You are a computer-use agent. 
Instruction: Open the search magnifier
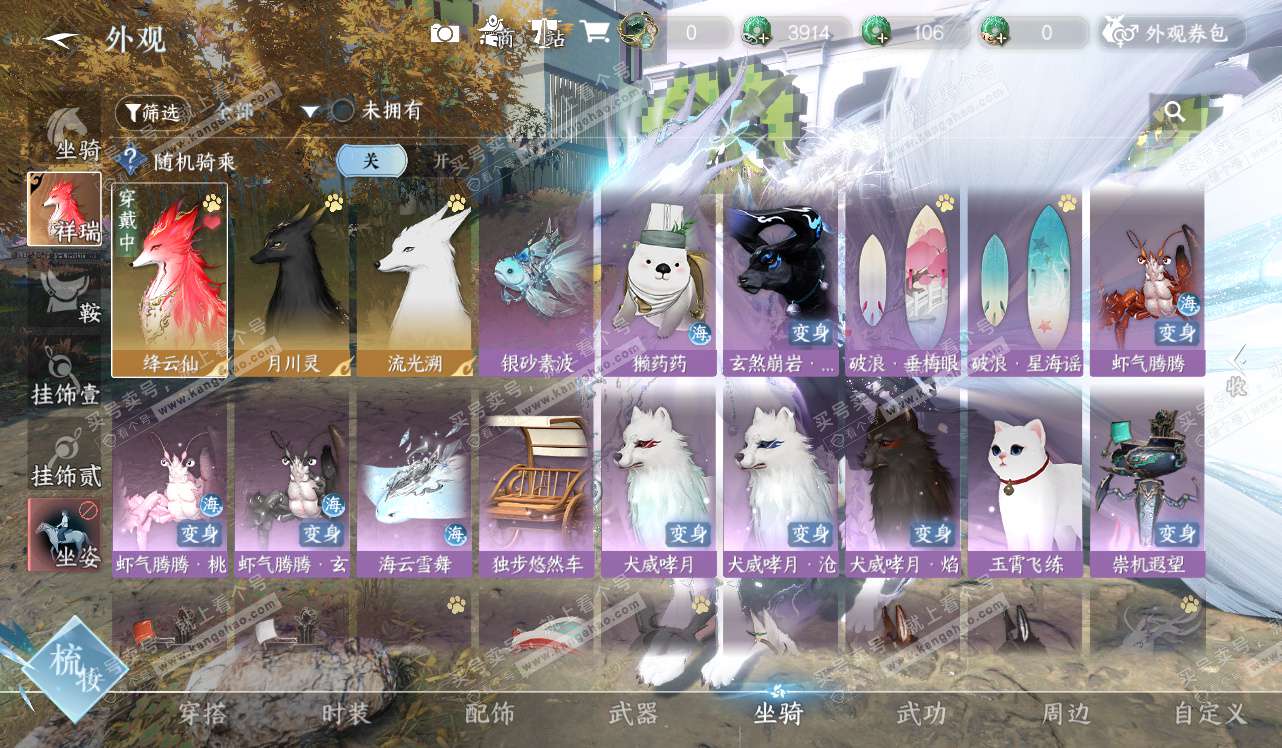(x=1175, y=112)
